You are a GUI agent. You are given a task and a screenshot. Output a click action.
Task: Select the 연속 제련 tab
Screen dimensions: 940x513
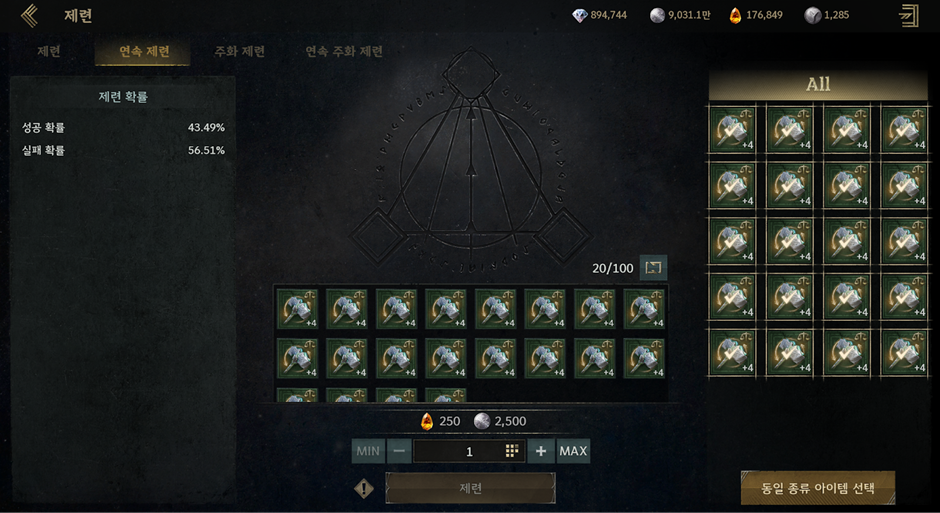(x=144, y=51)
